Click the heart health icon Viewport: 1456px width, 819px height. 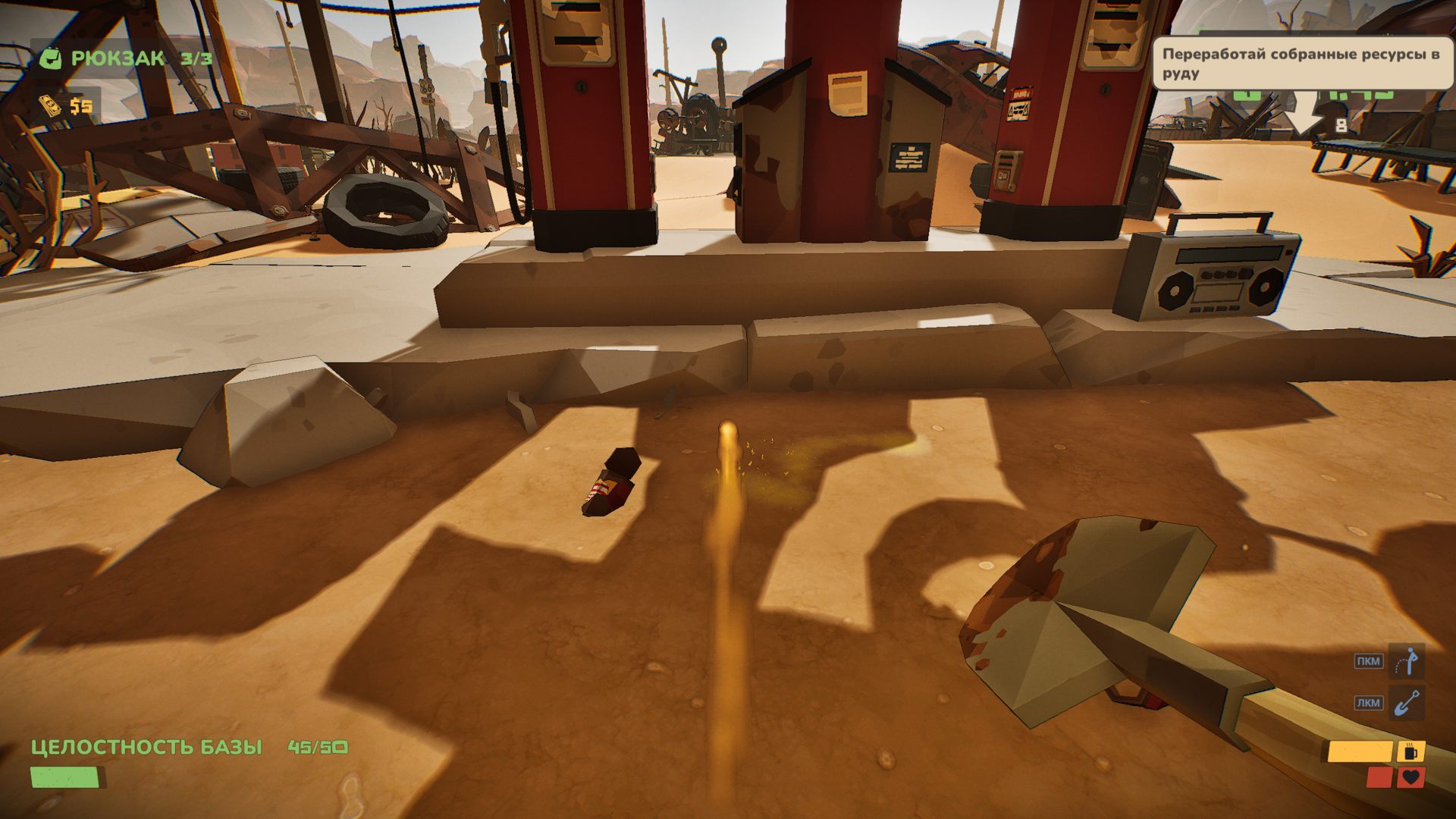[1410, 777]
